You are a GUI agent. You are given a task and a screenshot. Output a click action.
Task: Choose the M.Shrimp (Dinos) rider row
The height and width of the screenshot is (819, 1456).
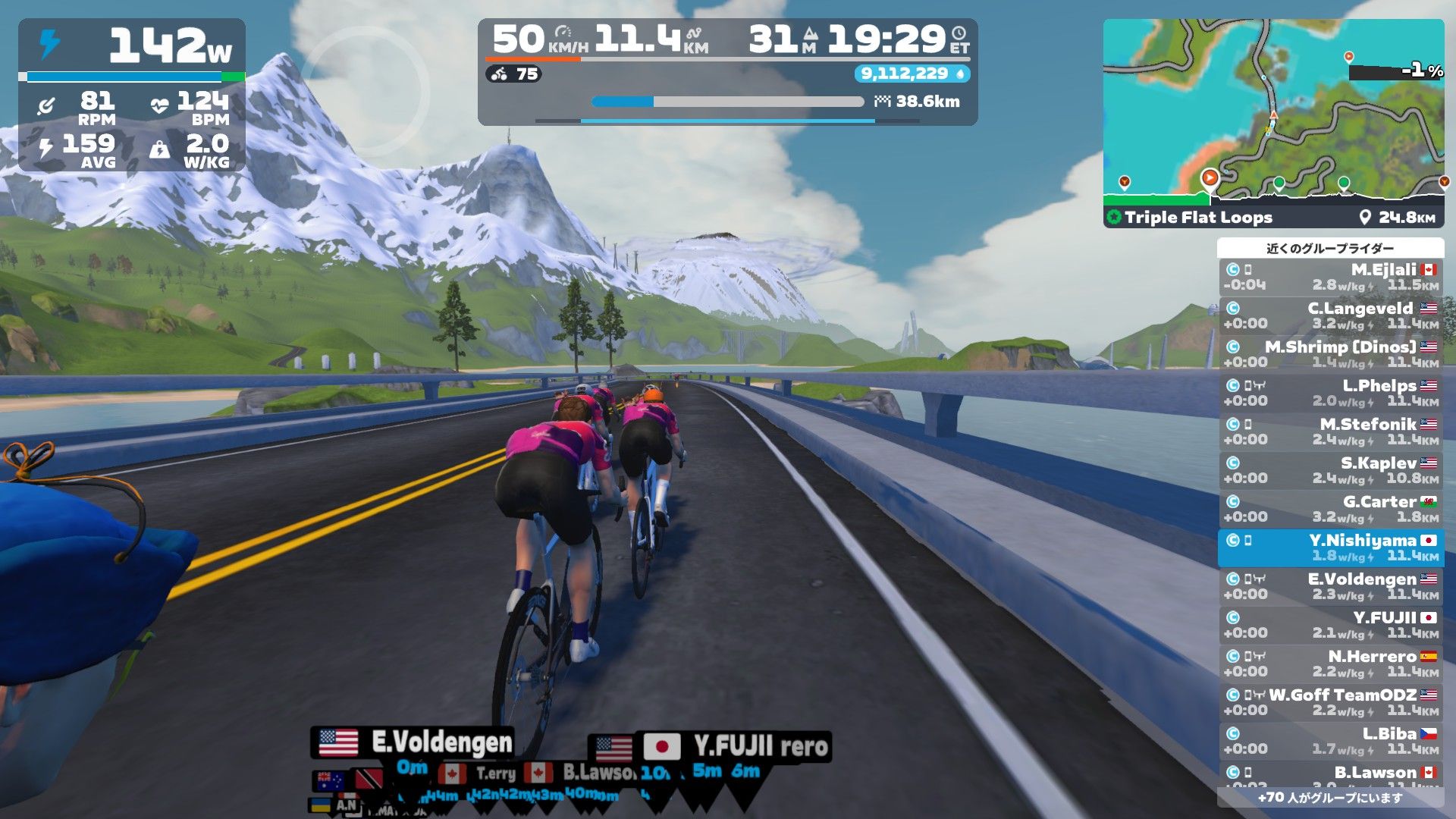[x=1331, y=355]
